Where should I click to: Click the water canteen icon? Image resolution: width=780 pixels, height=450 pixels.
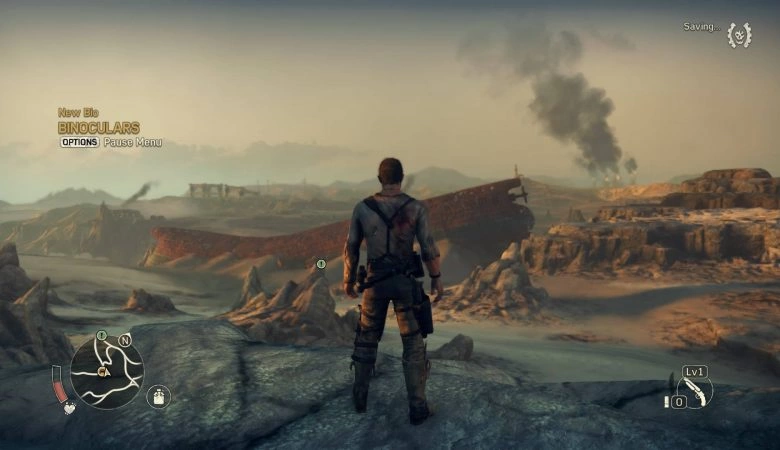158,396
